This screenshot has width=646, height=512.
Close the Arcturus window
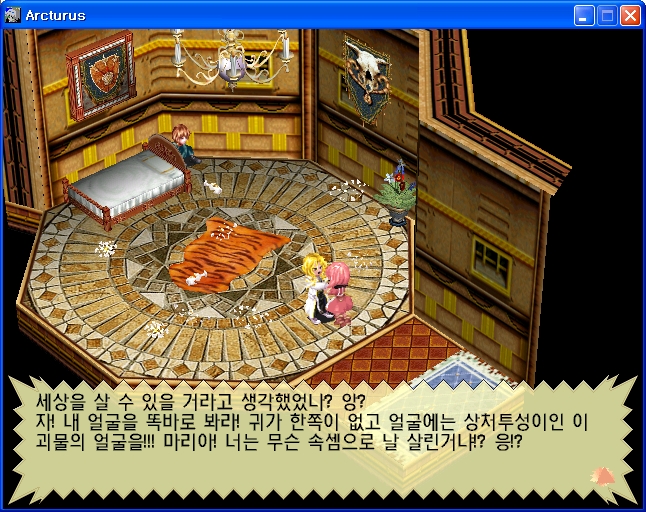[x=630, y=16]
